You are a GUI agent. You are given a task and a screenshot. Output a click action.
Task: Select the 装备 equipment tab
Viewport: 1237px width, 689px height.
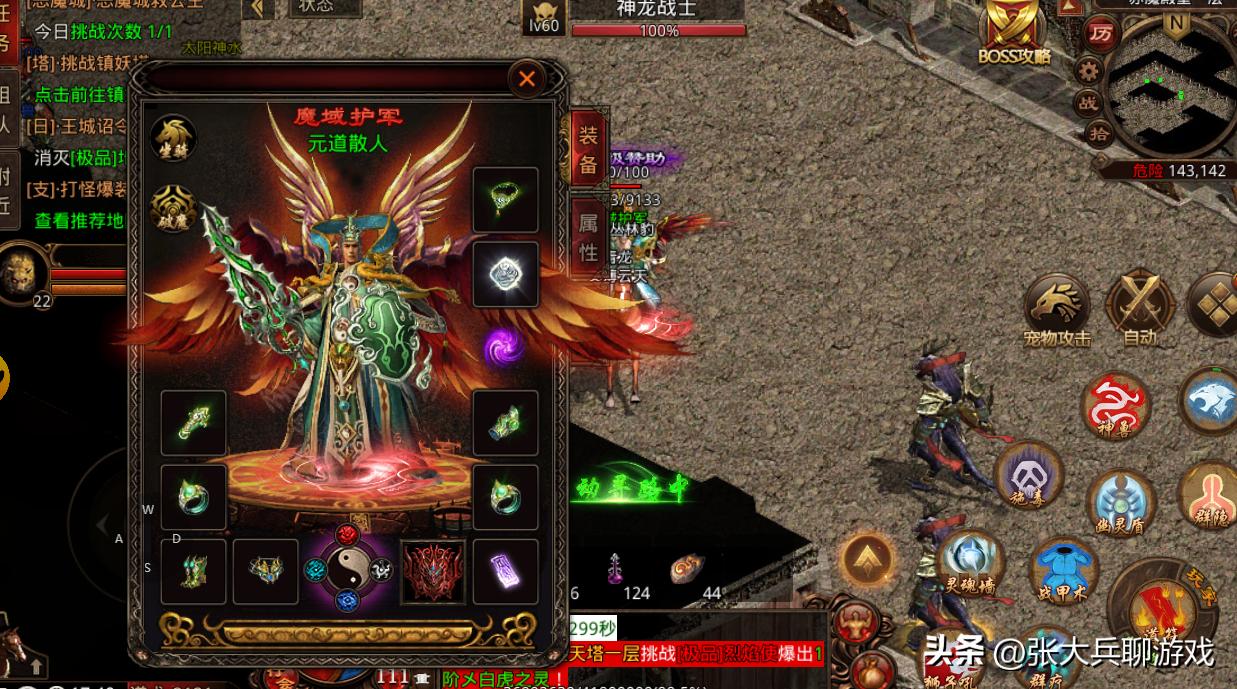tap(588, 151)
